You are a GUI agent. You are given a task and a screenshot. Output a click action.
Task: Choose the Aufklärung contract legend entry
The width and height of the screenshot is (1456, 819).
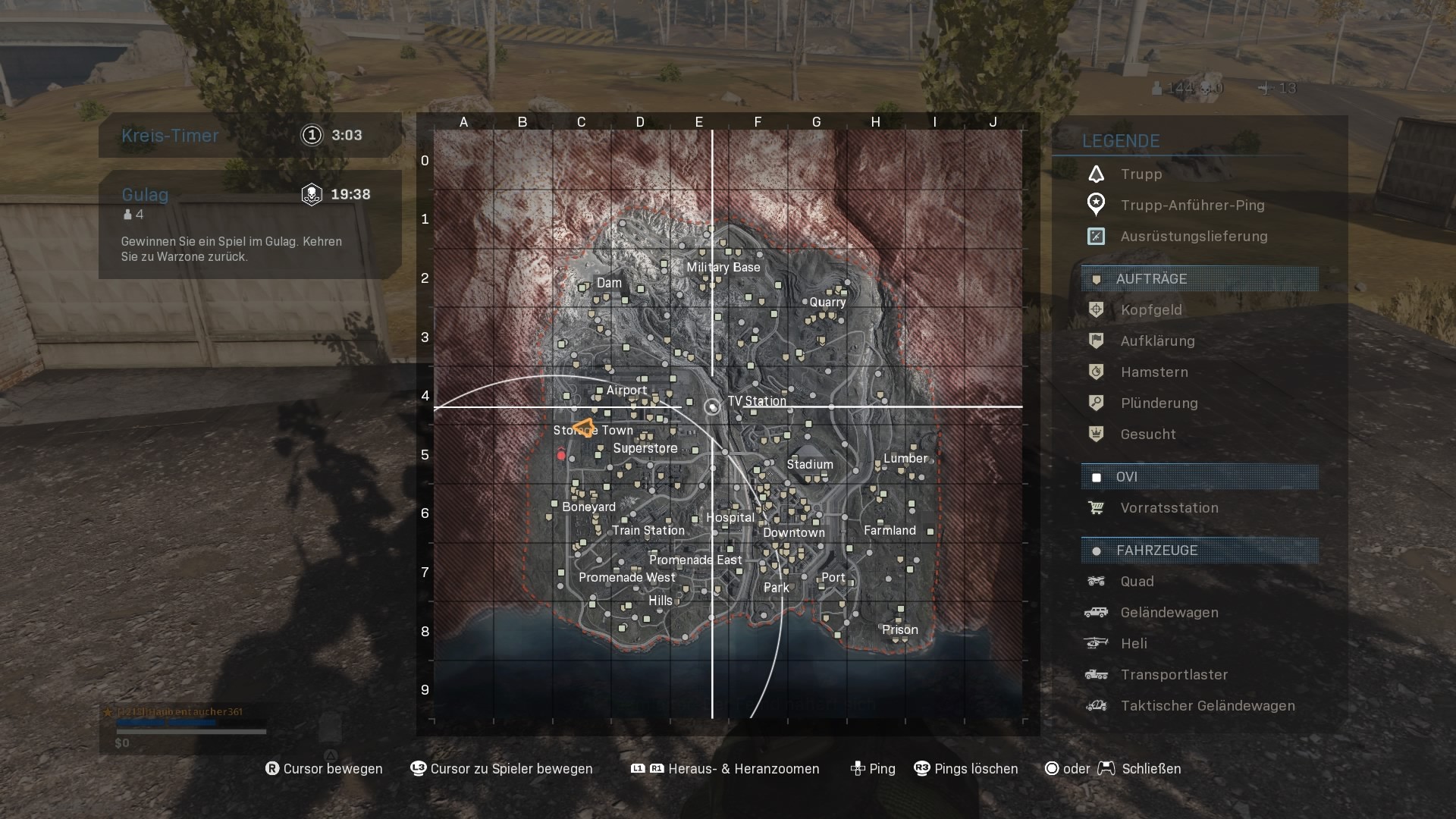click(1157, 341)
